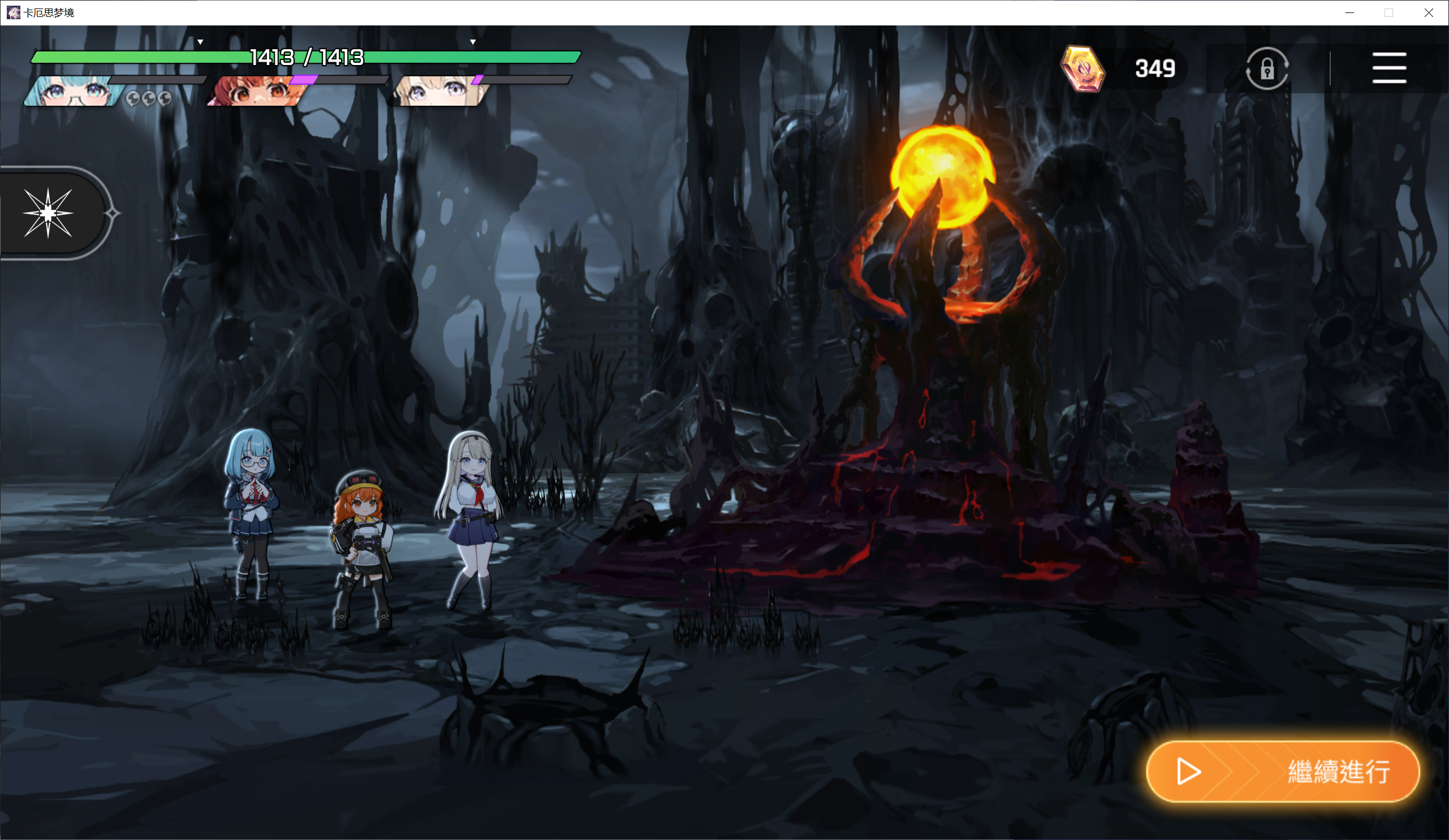The width and height of the screenshot is (1449, 840).
Task: Close the game window
Action: click(1428, 12)
